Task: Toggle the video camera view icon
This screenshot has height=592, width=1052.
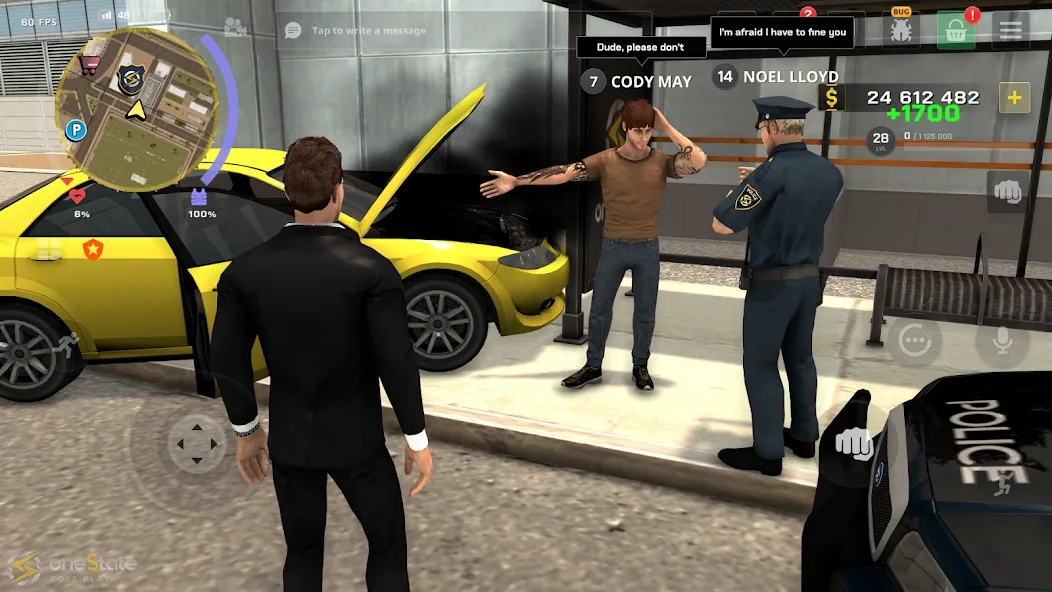Action: [236, 28]
